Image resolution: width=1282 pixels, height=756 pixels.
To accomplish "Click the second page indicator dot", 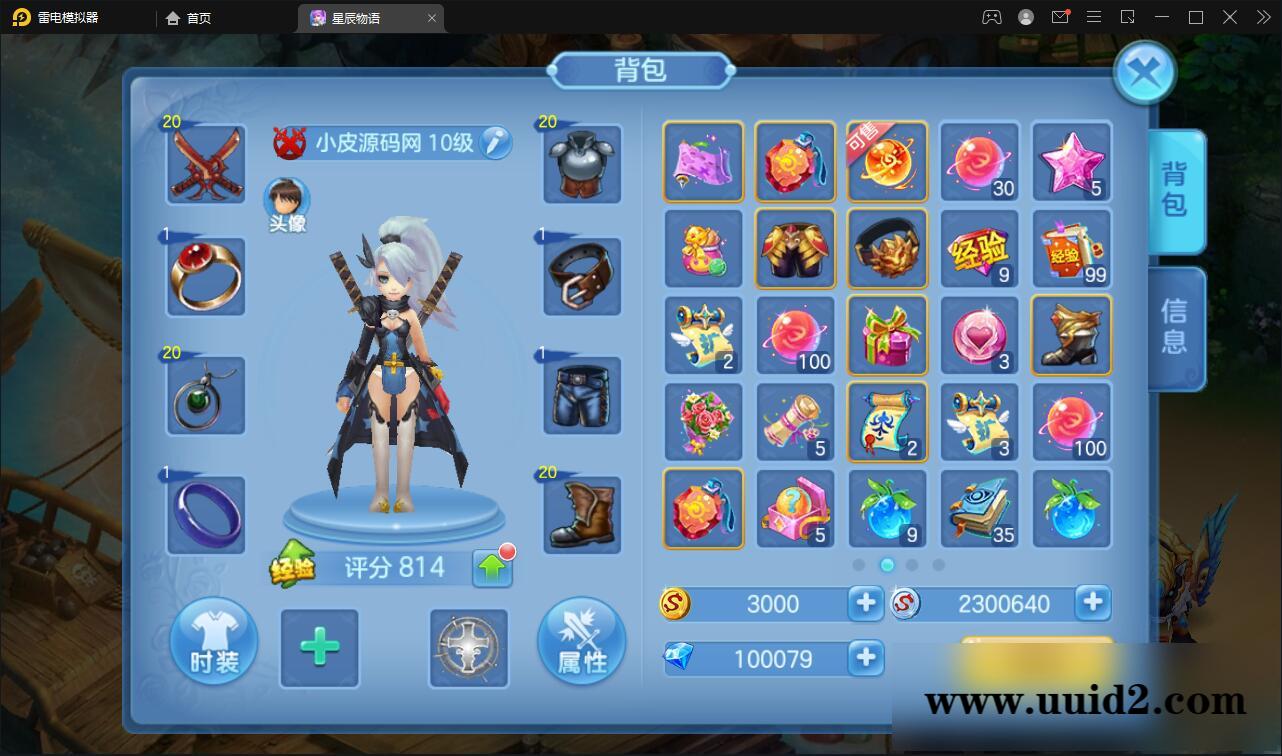I will pos(887,565).
